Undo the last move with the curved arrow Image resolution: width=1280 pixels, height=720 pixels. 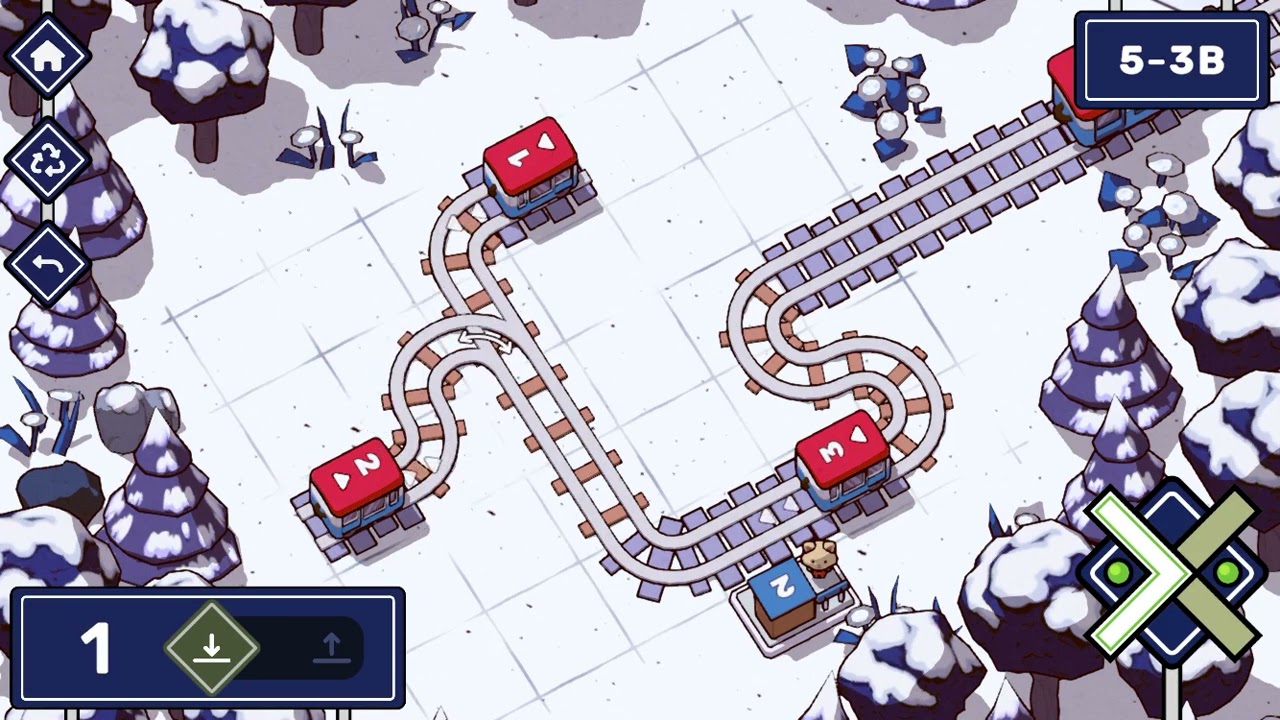tap(48, 265)
